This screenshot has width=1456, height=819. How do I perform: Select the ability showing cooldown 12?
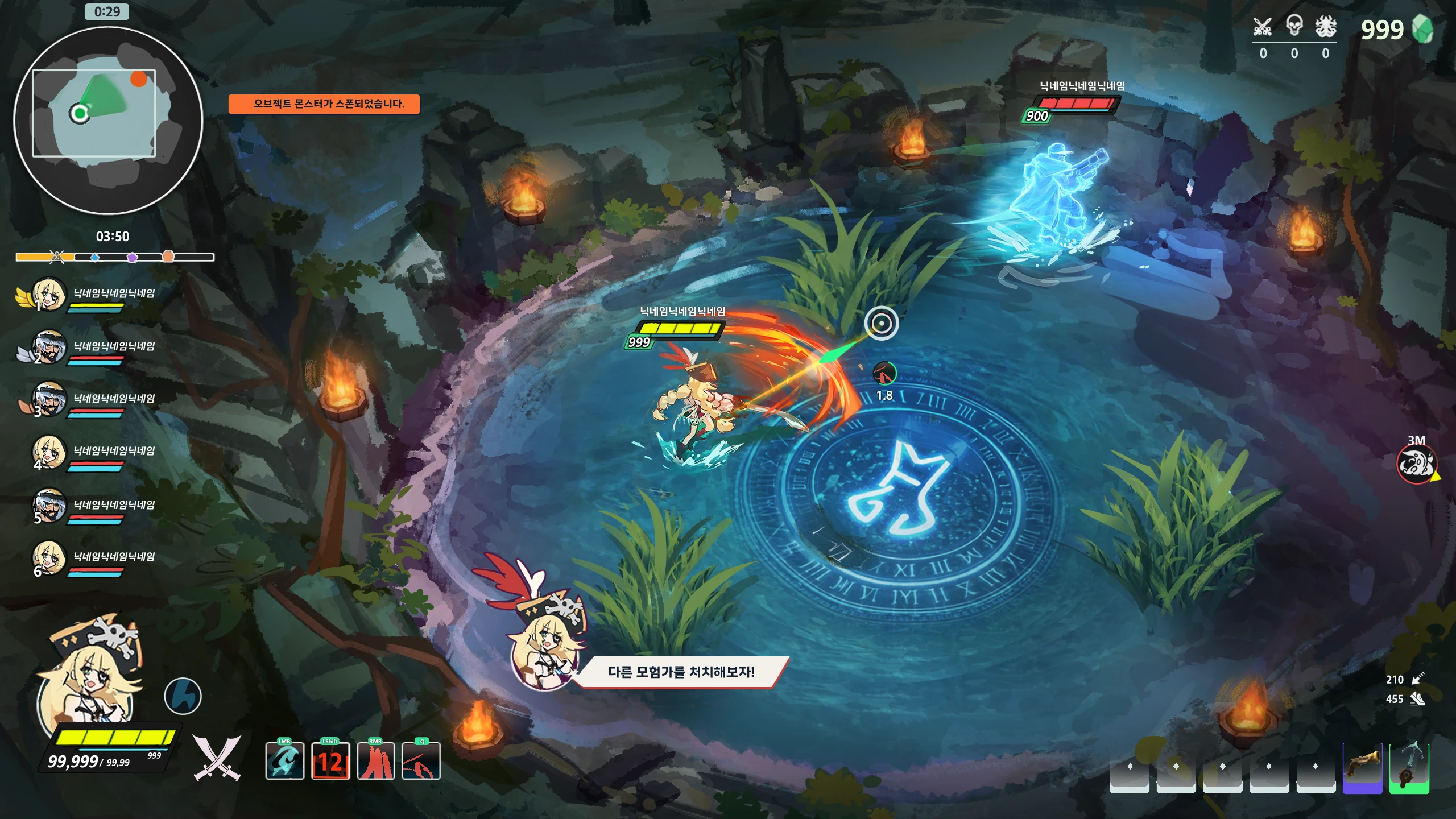coord(330,761)
